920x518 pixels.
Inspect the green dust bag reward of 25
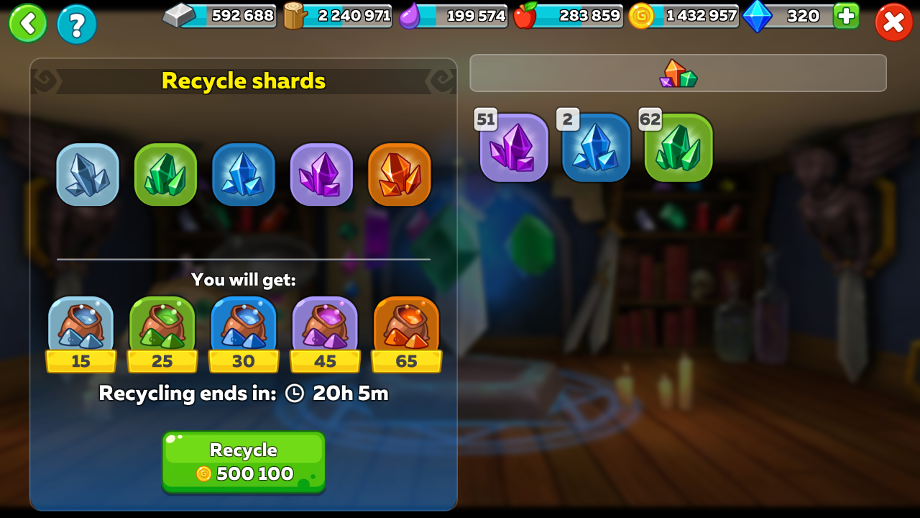162,328
